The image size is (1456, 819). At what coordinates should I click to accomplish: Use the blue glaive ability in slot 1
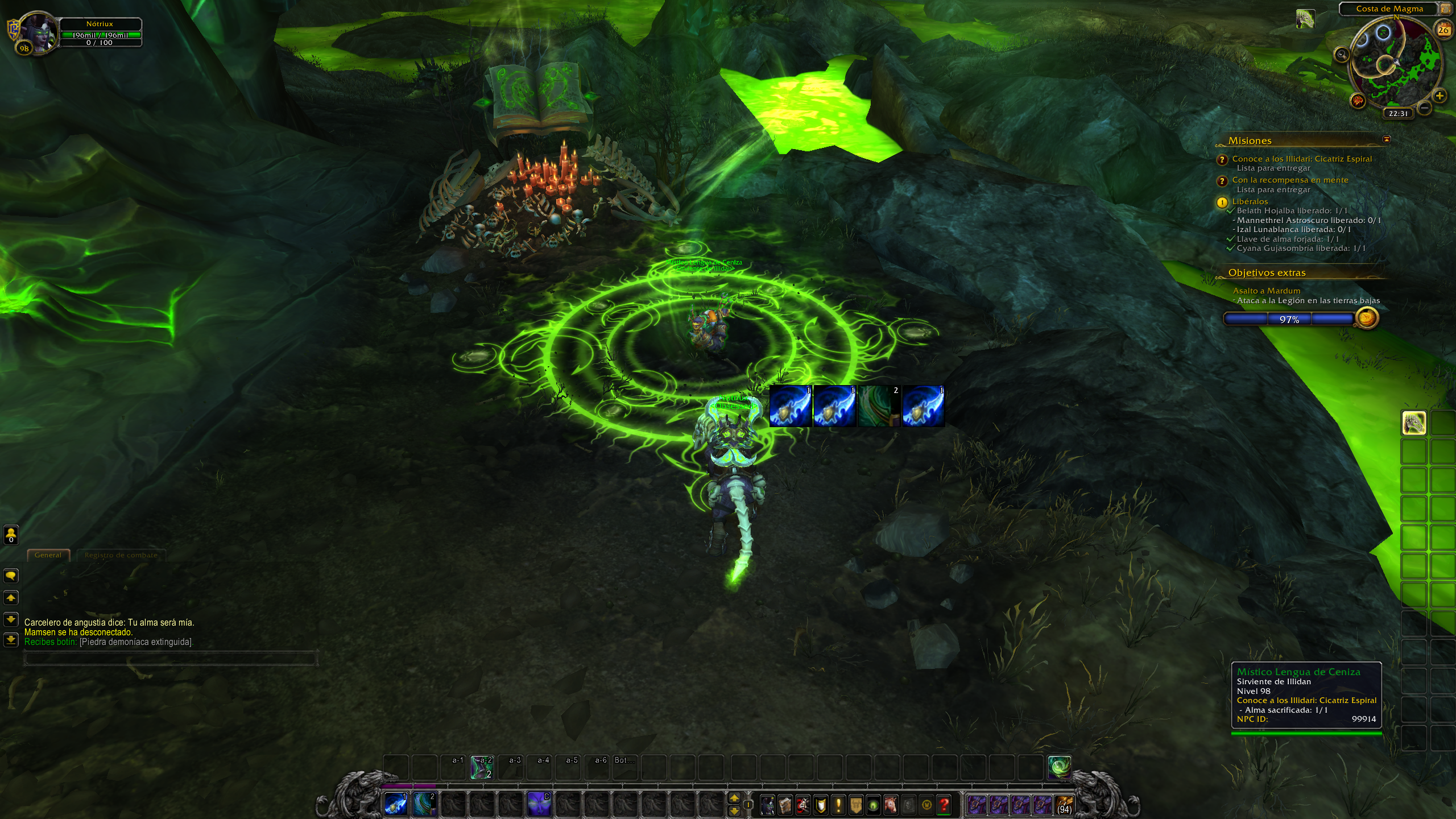[396, 804]
